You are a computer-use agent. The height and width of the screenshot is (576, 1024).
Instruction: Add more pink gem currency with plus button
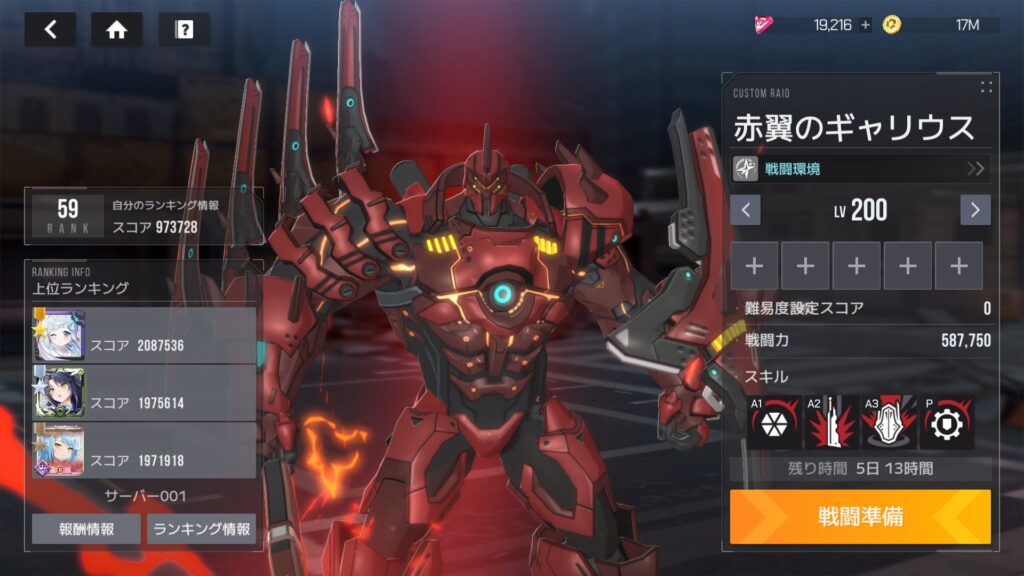click(865, 25)
